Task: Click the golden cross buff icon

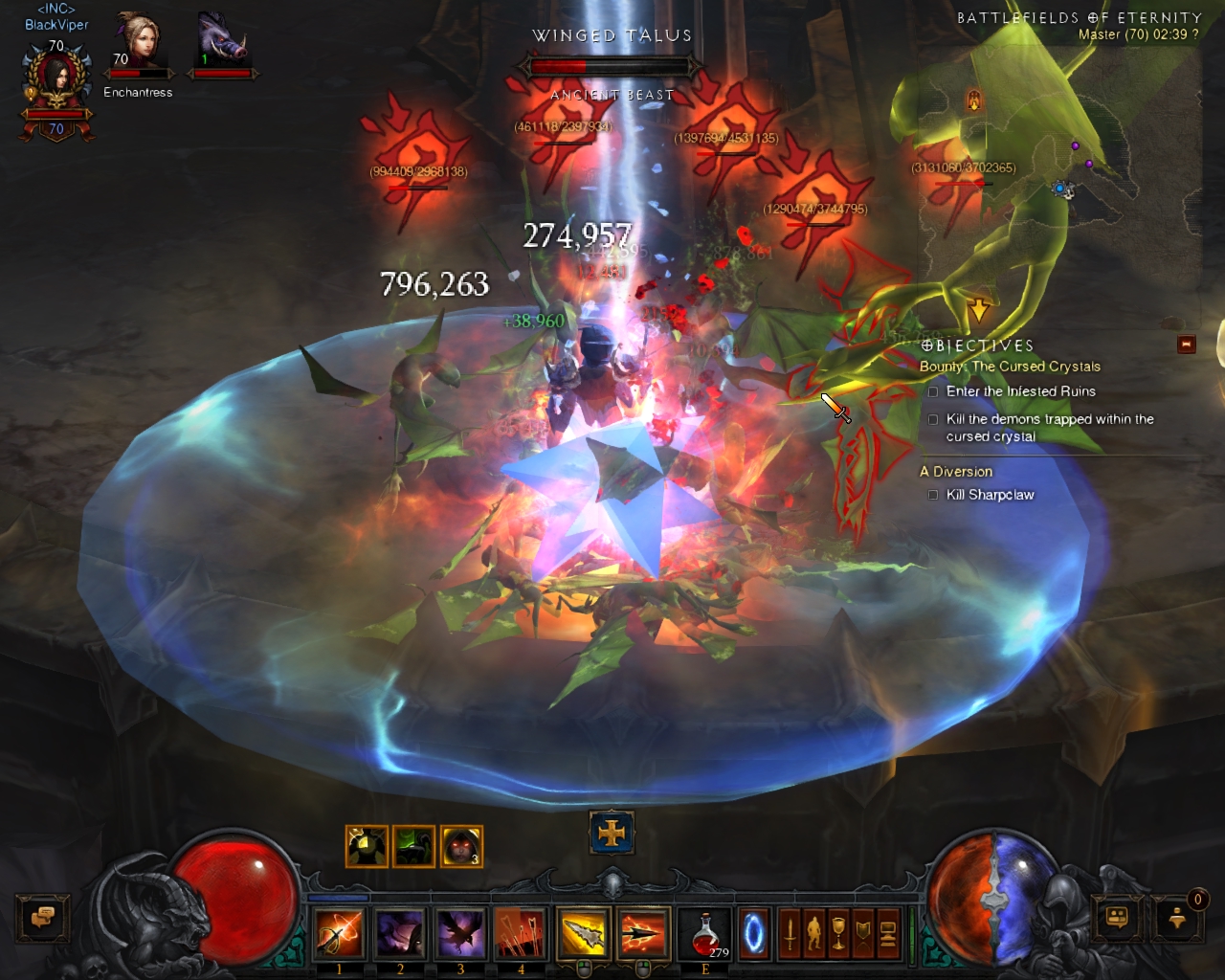Action: tap(612, 834)
